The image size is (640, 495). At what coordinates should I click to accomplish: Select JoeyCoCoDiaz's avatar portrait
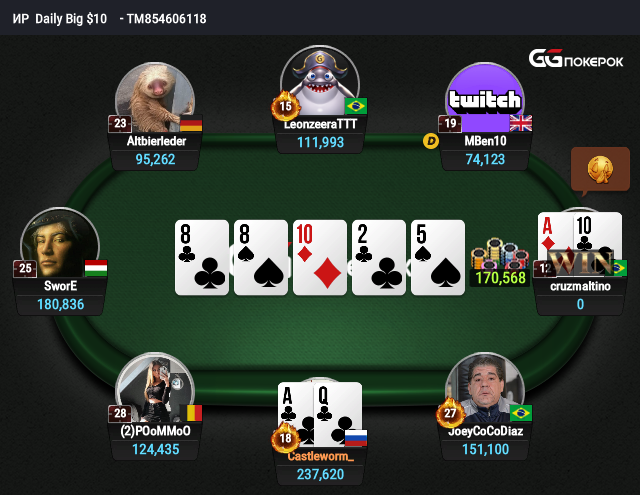(485, 391)
